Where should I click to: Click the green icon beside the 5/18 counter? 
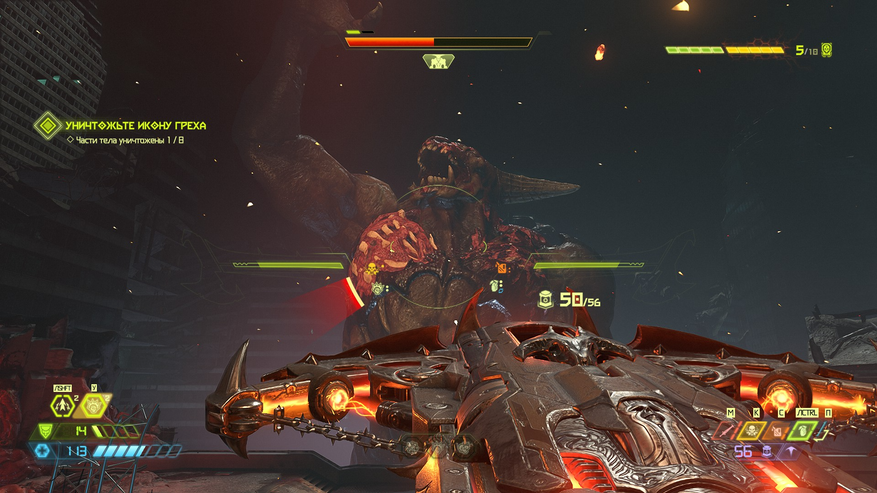pyautogui.click(x=827, y=49)
